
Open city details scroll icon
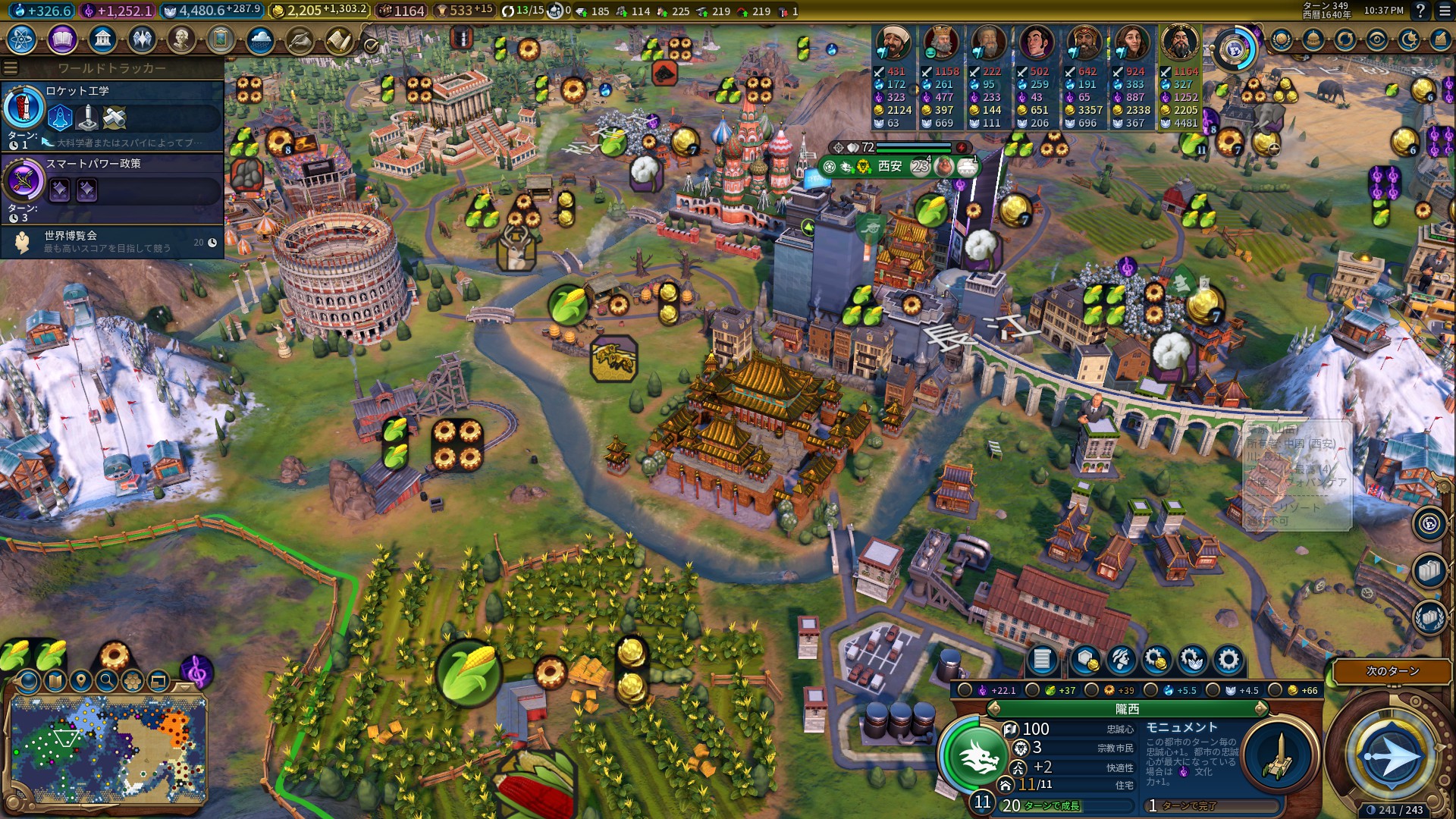point(1041,660)
